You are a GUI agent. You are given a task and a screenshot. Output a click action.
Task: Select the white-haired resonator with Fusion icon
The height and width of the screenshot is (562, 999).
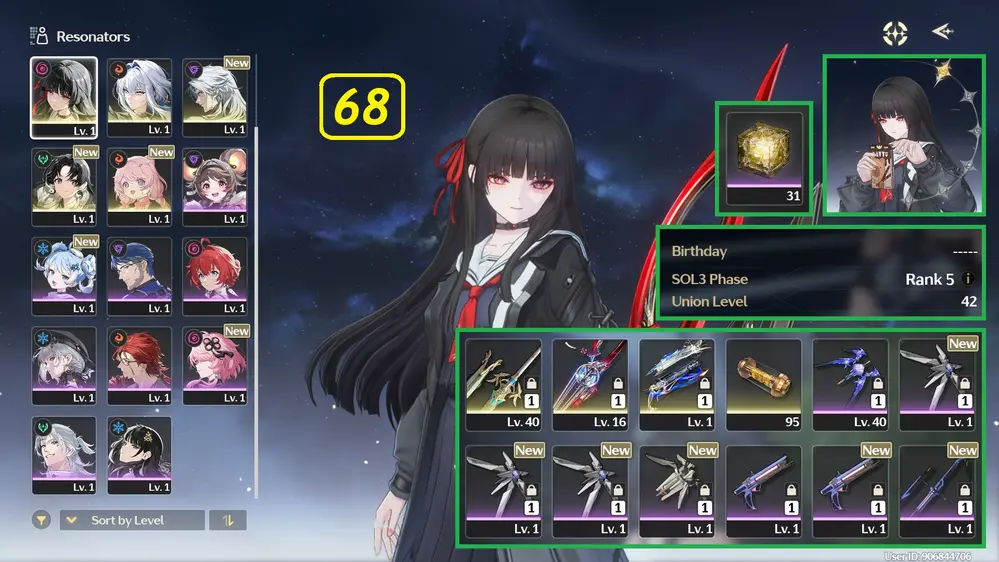click(140, 97)
